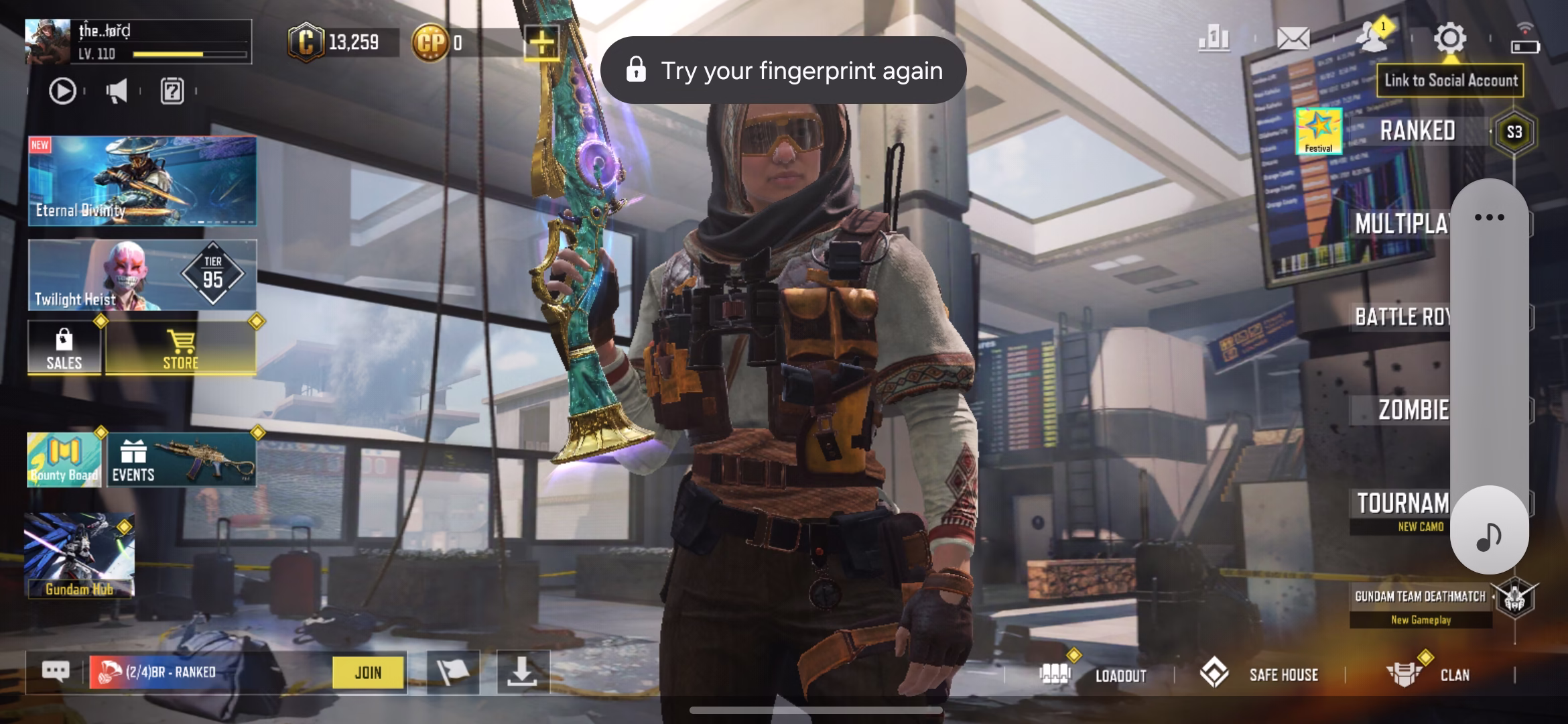Open the Sales panel

point(64,348)
